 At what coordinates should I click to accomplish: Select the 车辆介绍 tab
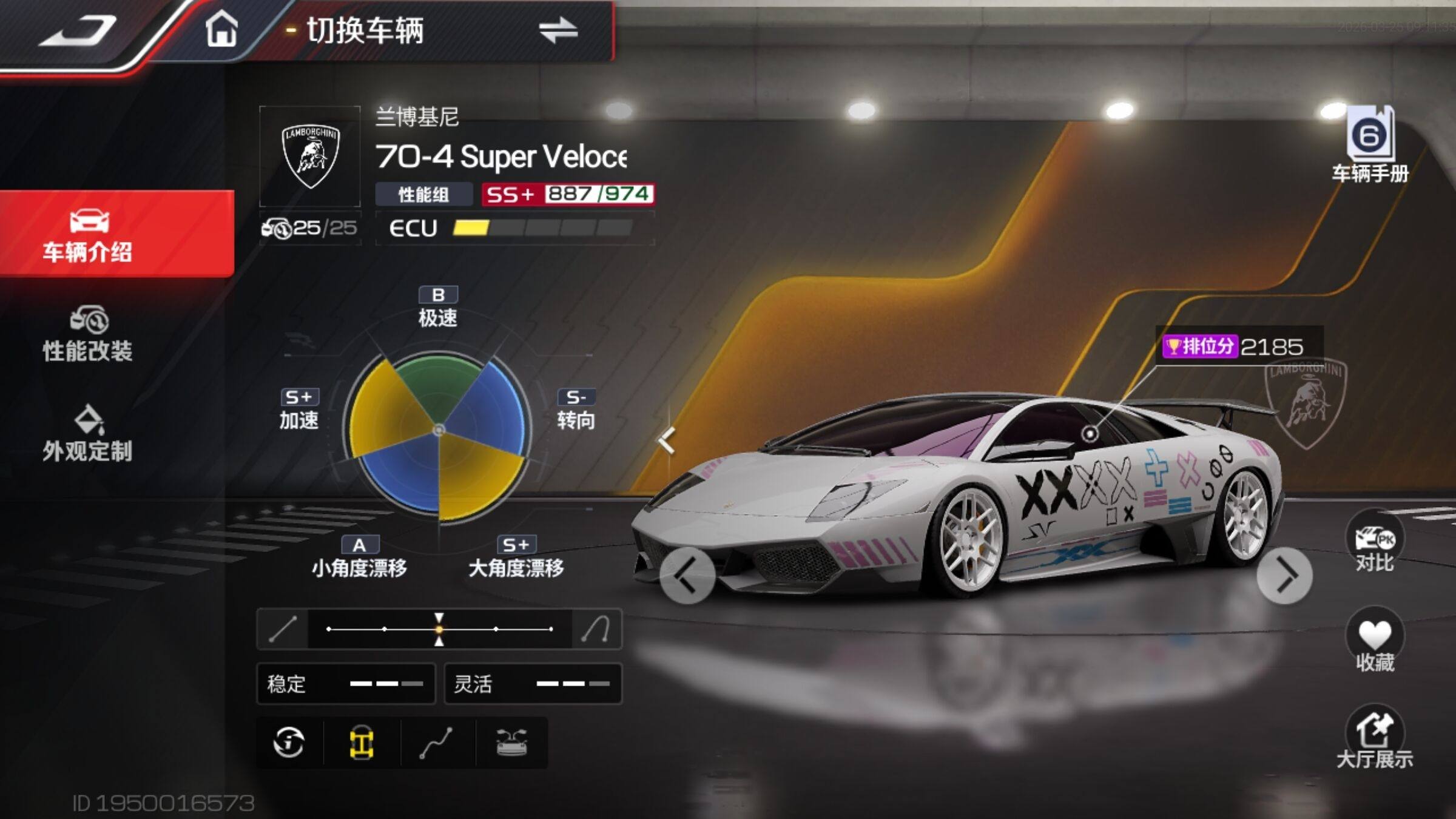coord(88,235)
